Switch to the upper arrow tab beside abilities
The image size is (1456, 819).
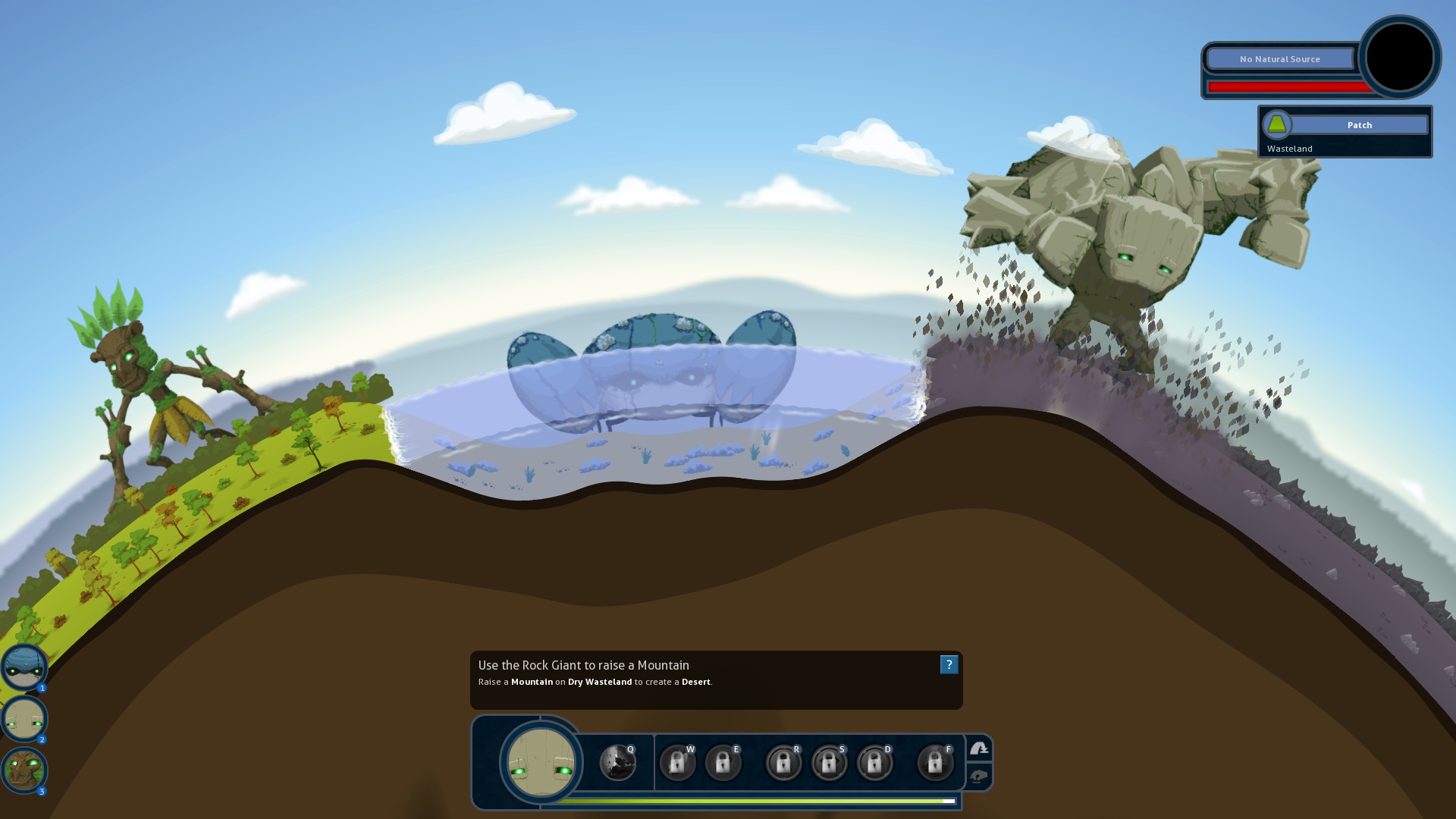[x=979, y=749]
